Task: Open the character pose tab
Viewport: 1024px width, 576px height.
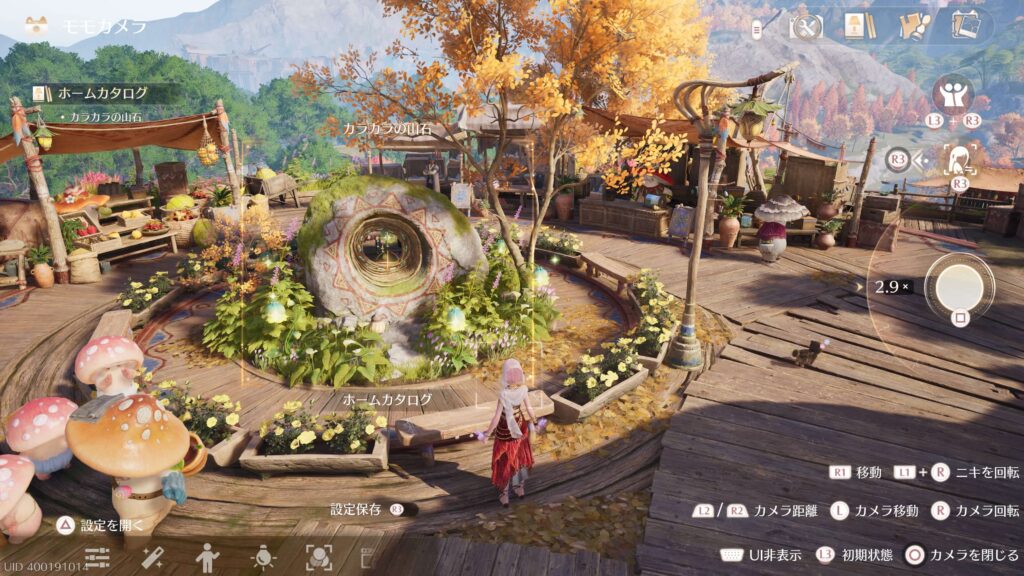Action: tap(207, 557)
